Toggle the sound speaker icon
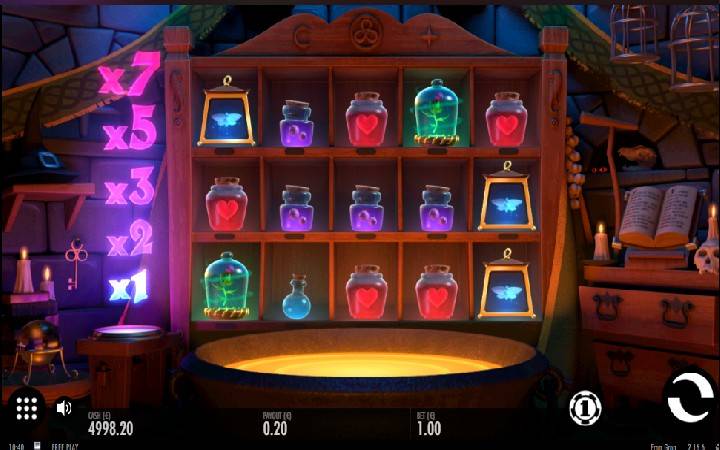The width and height of the screenshot is (720, 450). pos(64,408)
